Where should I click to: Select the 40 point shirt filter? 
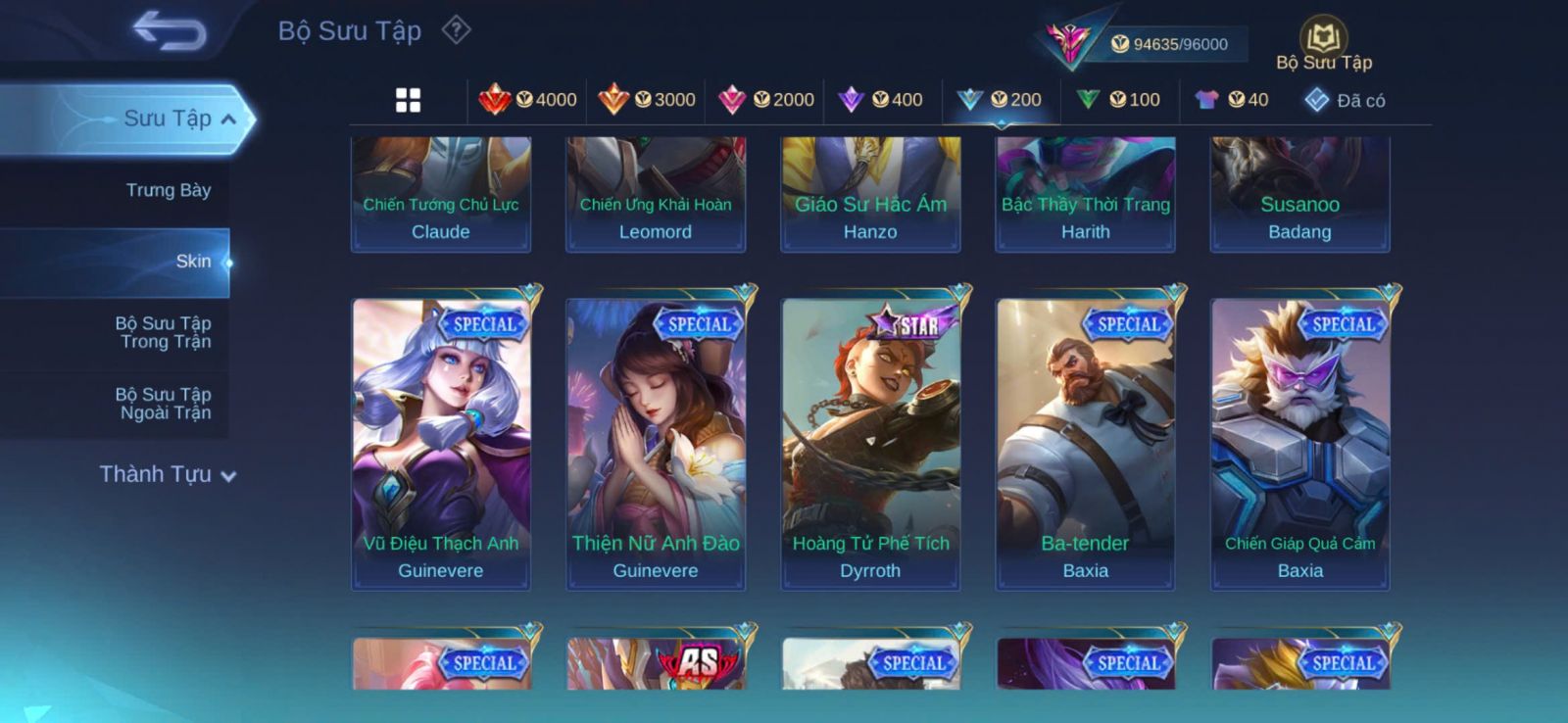(1232, 100)
